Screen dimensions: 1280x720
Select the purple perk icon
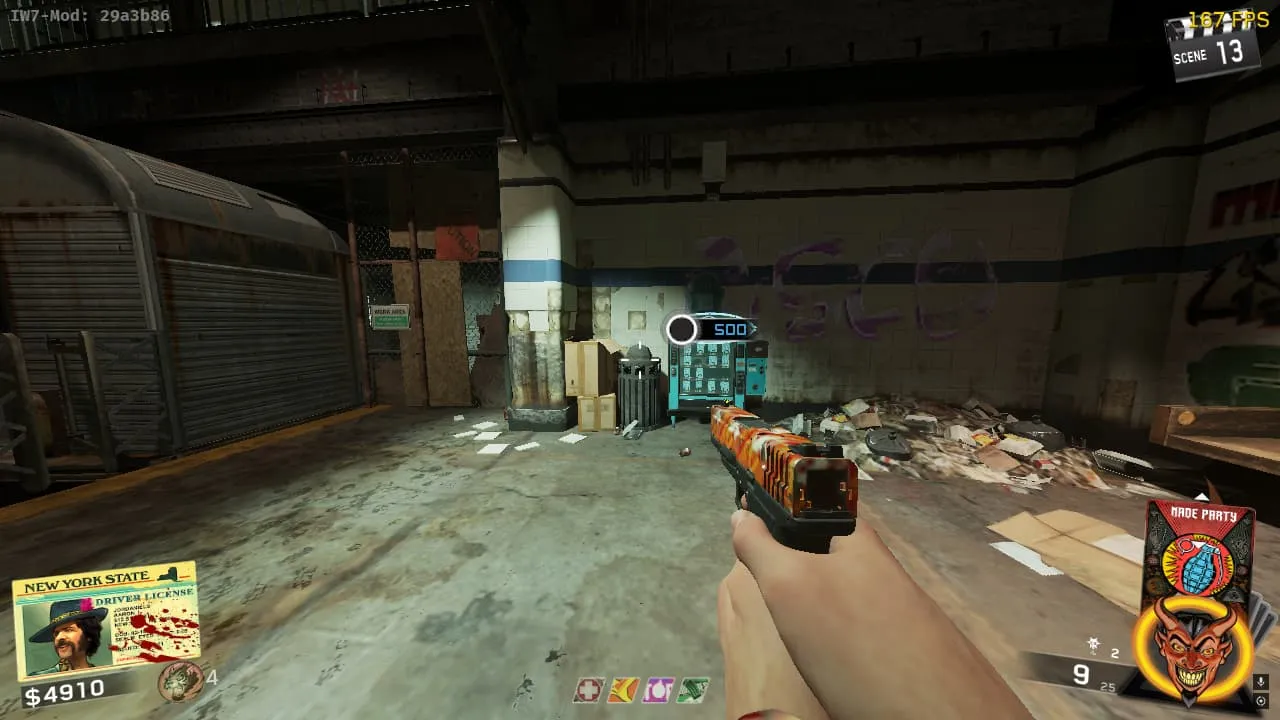click(x=658, y=690)
